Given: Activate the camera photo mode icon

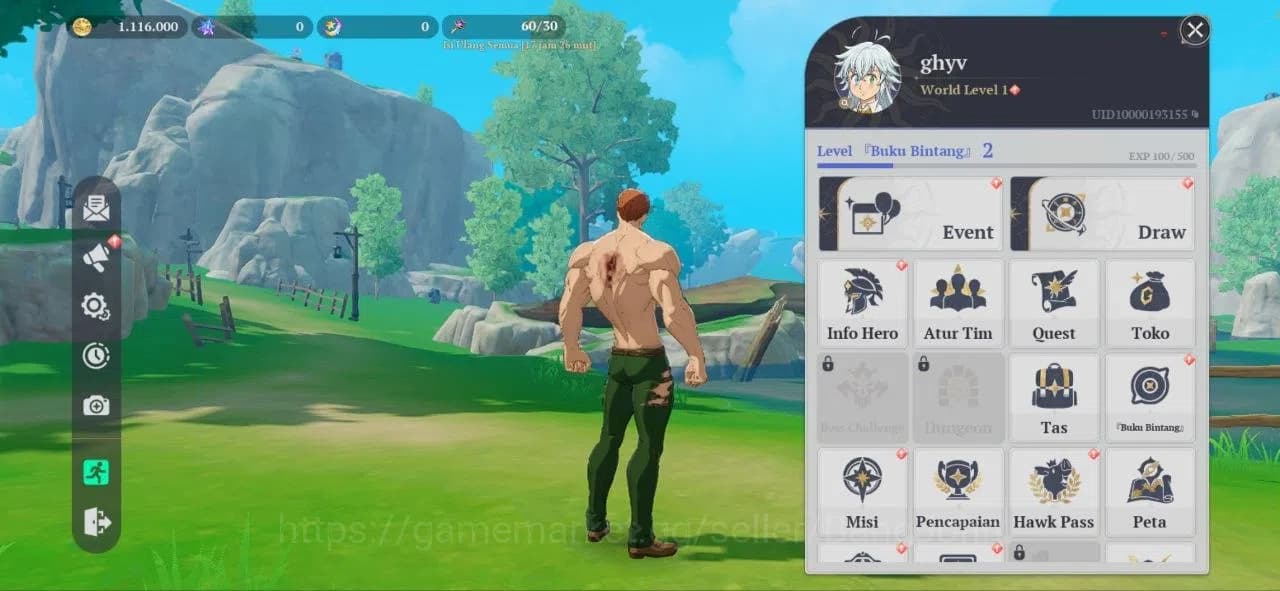Looking at the screenshot, I should (x=96, y=405).
